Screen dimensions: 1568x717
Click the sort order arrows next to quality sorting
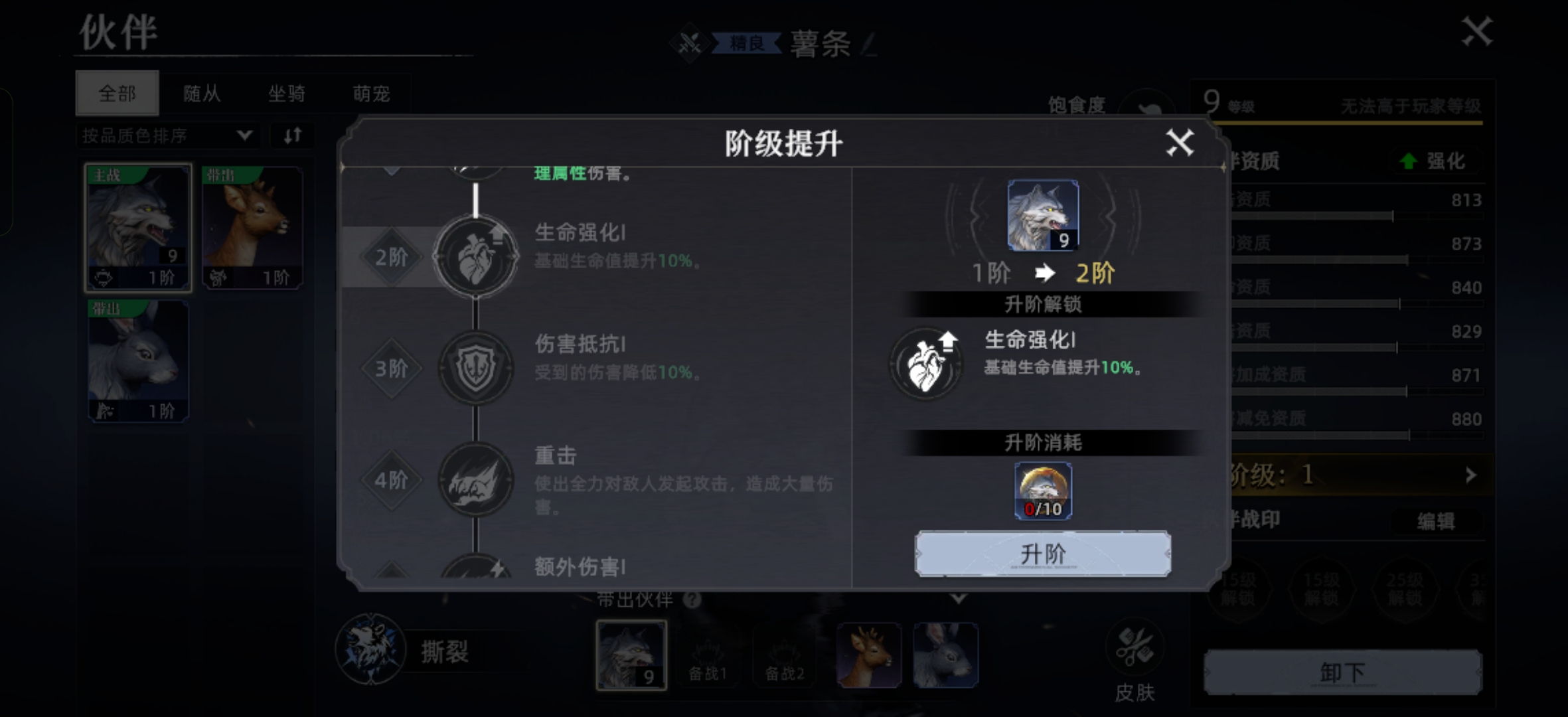pyautogui.click(x=292, y=135)
